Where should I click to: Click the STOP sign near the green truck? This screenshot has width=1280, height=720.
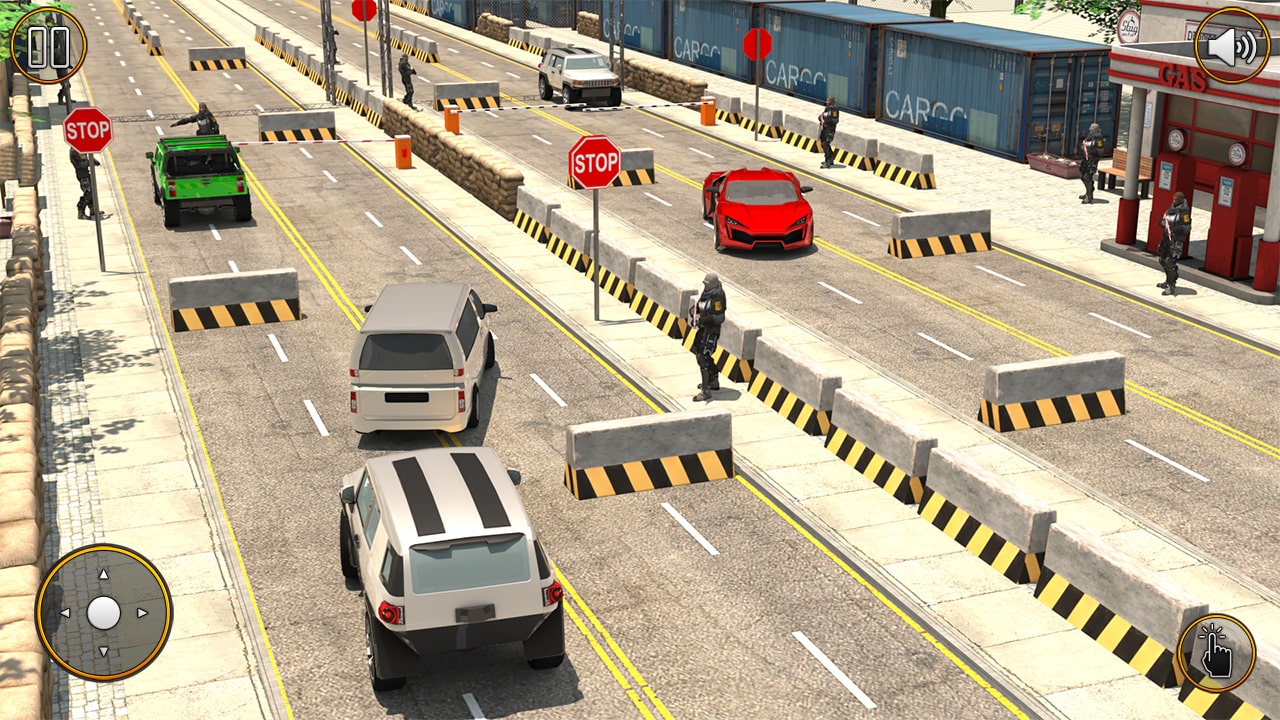[88, 131]
